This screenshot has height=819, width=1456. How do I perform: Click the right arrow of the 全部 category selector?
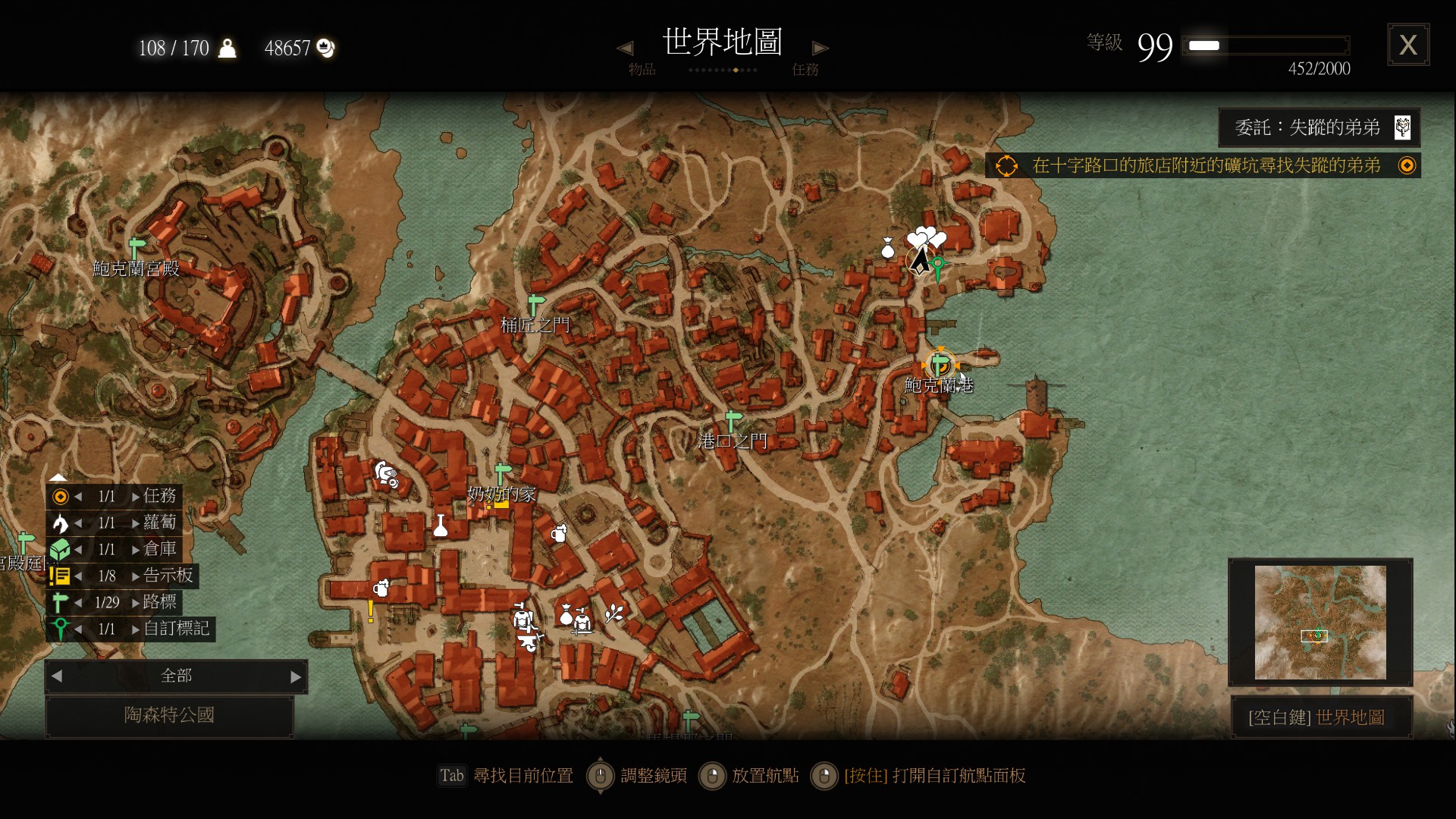coord(295,676)
